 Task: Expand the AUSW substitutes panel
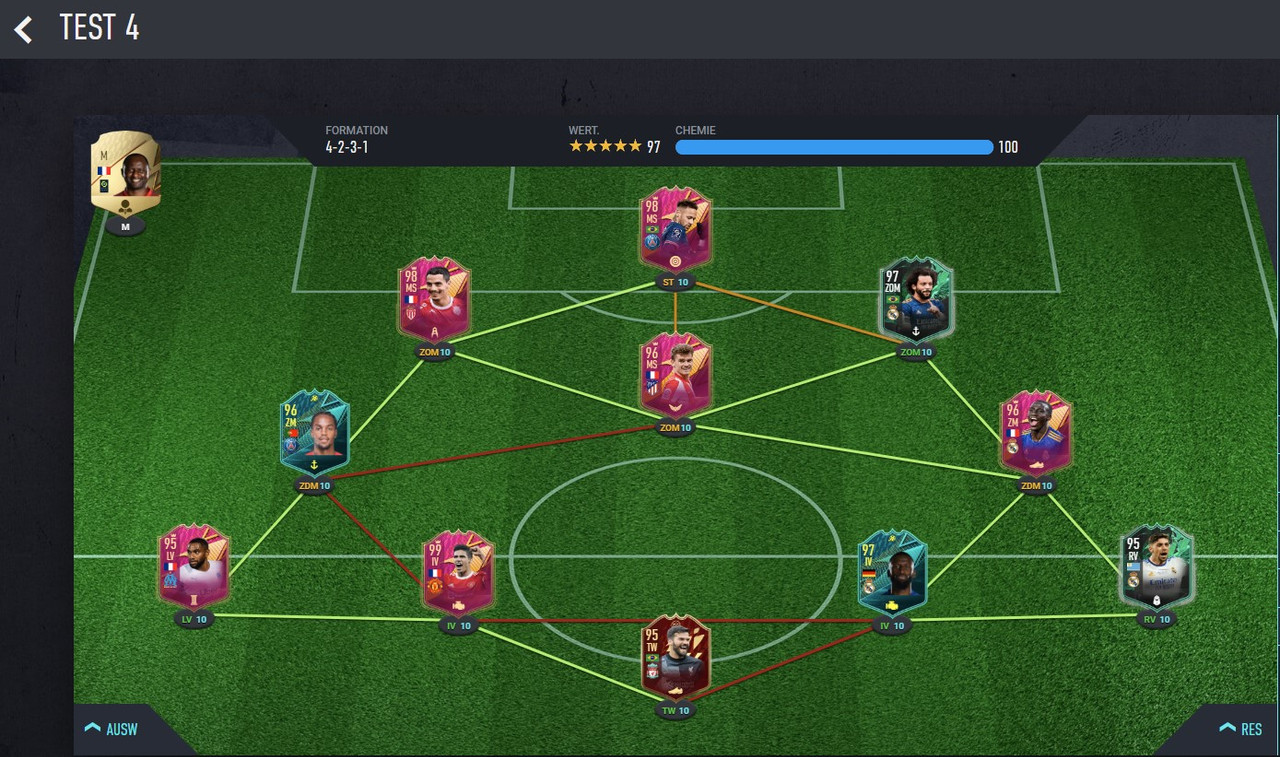click(112, 729)
